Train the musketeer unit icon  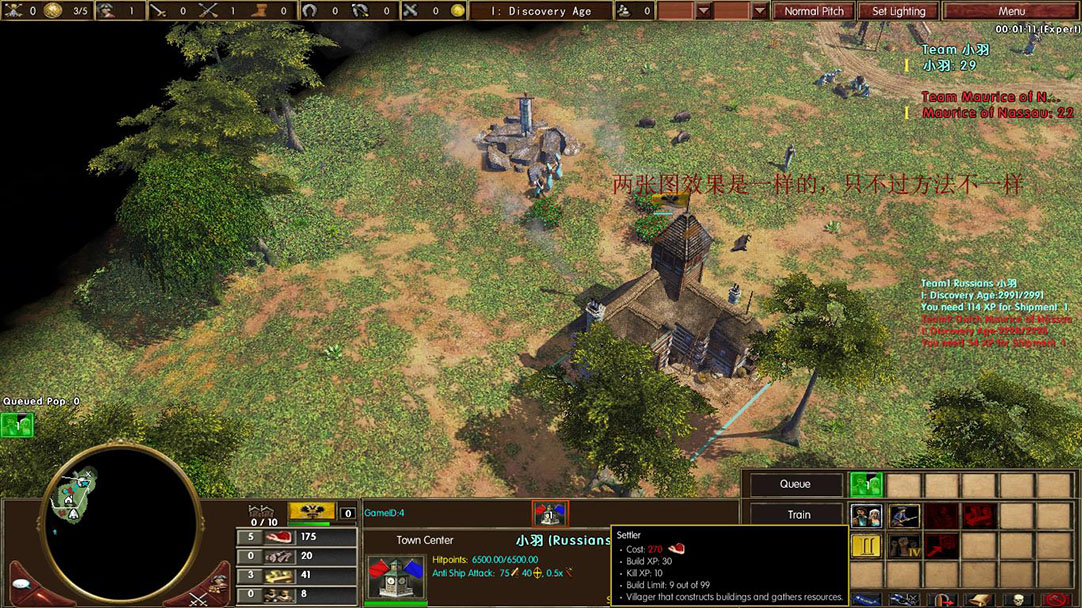pos(904,516)
